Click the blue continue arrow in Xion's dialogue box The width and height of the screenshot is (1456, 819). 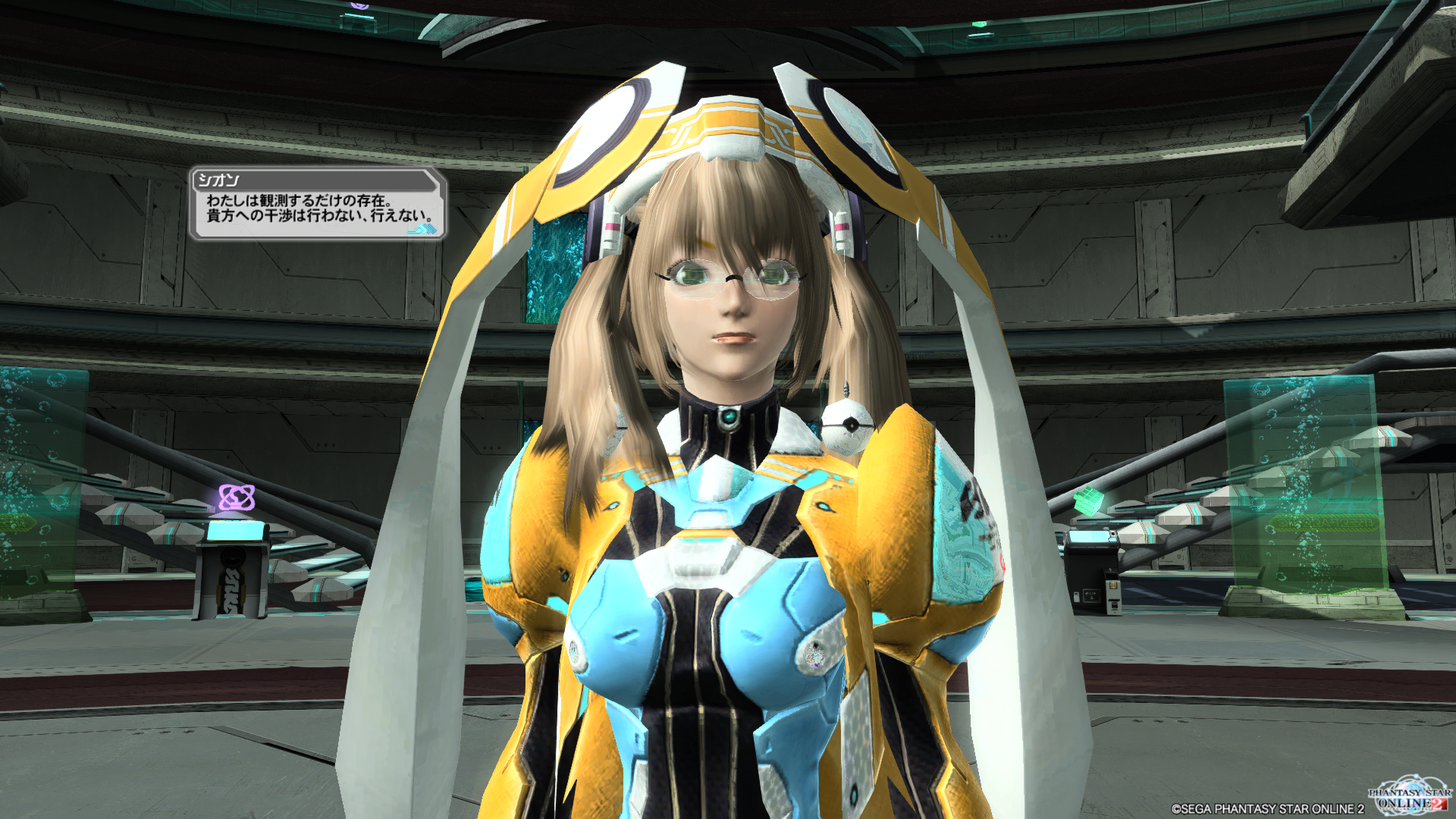tap(423, 228)
